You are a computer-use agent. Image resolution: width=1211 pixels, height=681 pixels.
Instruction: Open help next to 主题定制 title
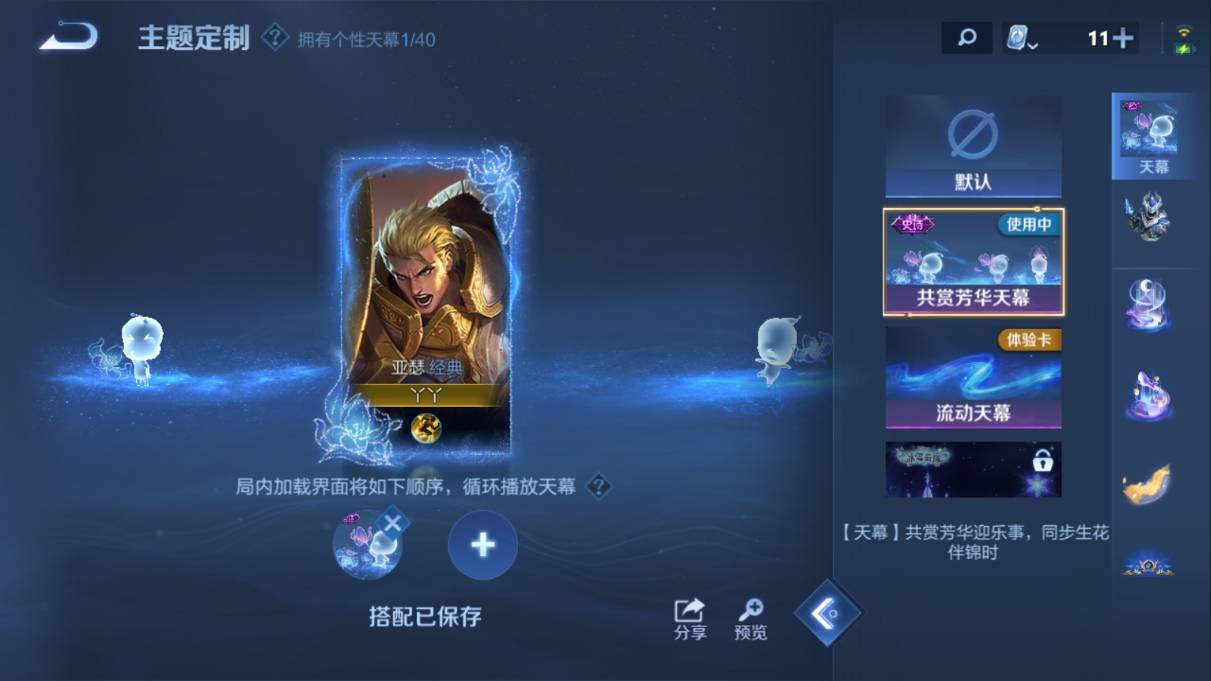[275, 38]
